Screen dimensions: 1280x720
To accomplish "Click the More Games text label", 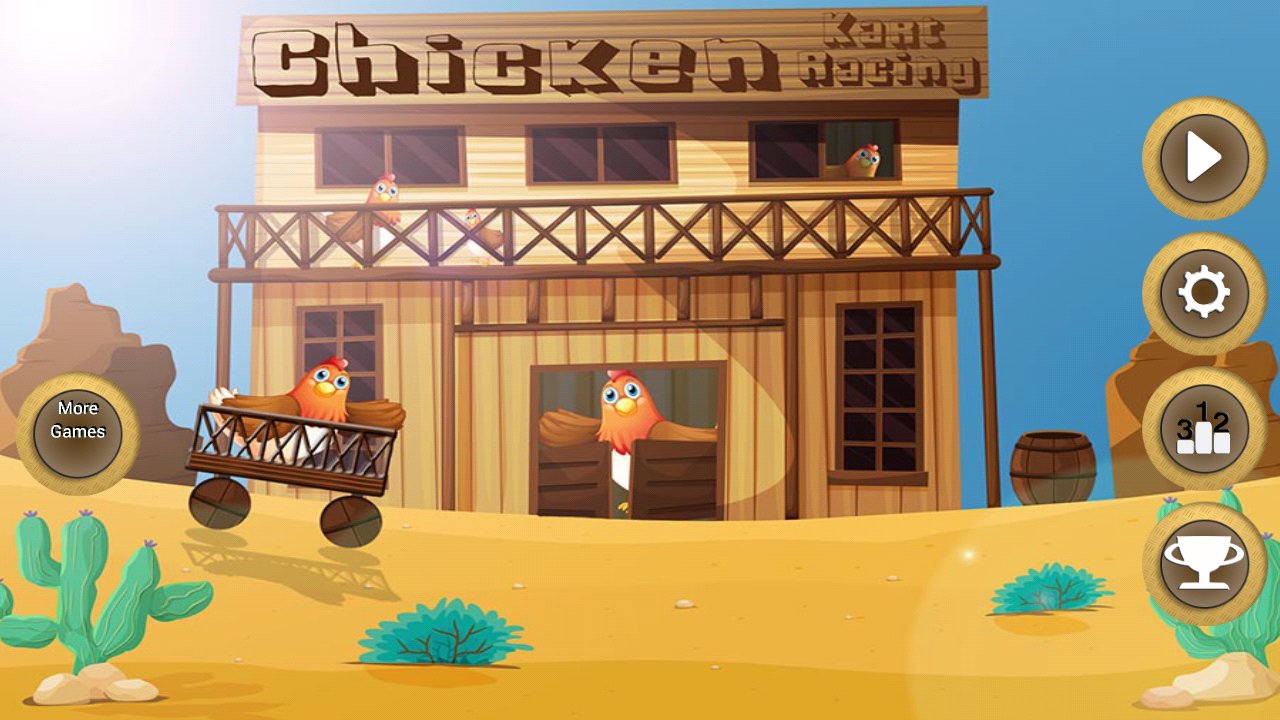I will pos(78,420).
